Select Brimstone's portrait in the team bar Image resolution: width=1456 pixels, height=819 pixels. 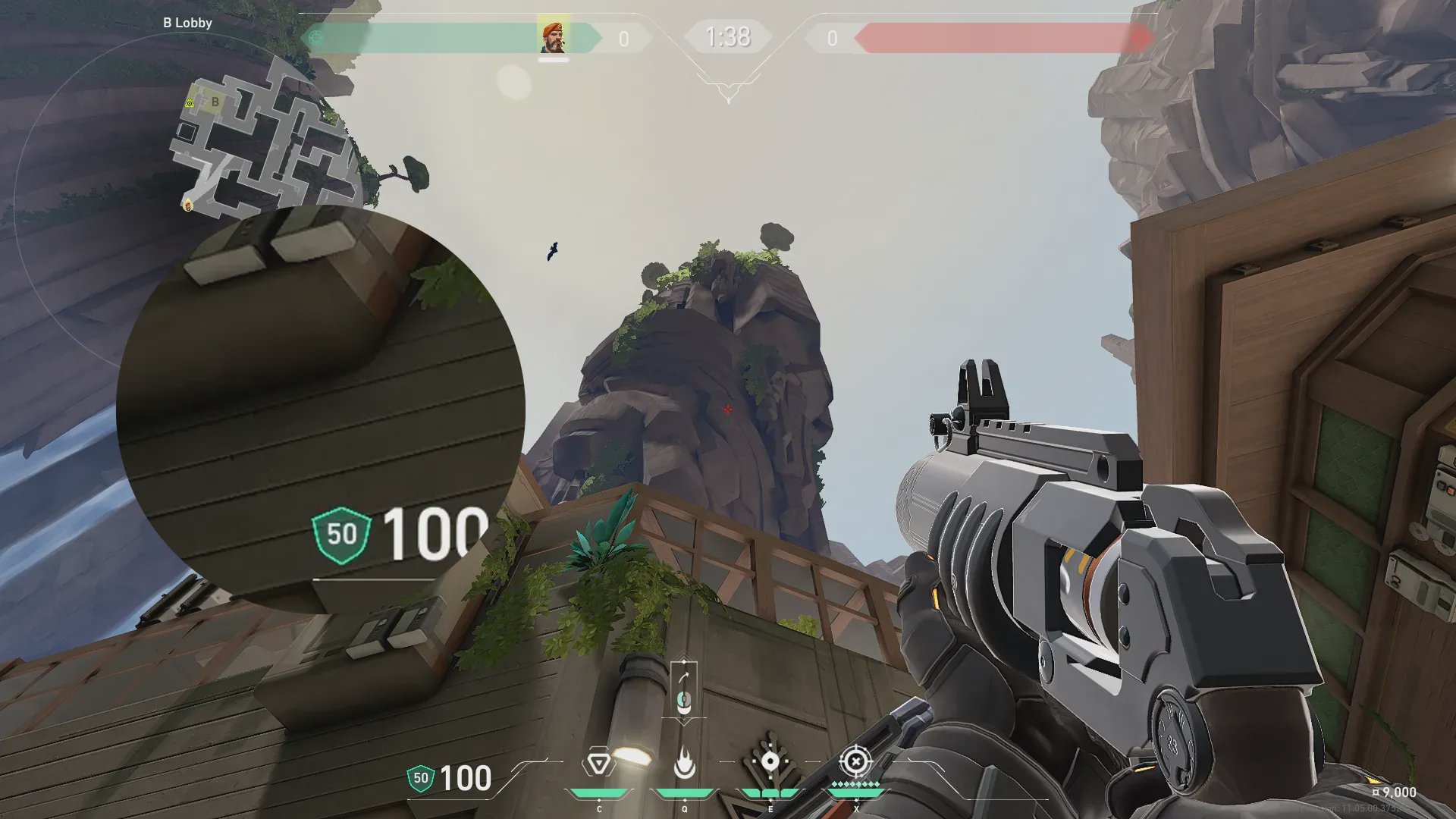coord(553,37)
